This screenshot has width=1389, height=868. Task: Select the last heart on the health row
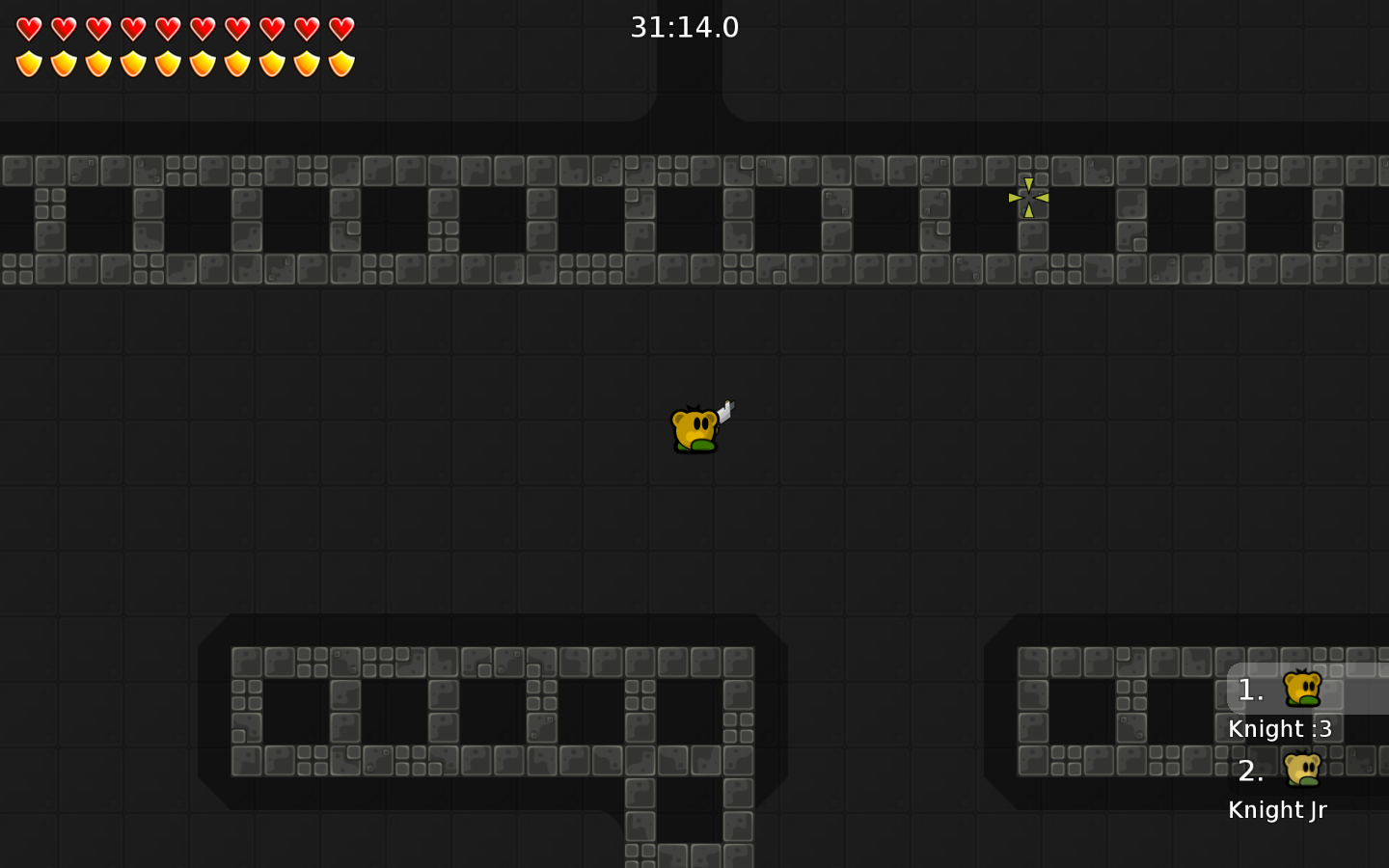pos(341,28)
